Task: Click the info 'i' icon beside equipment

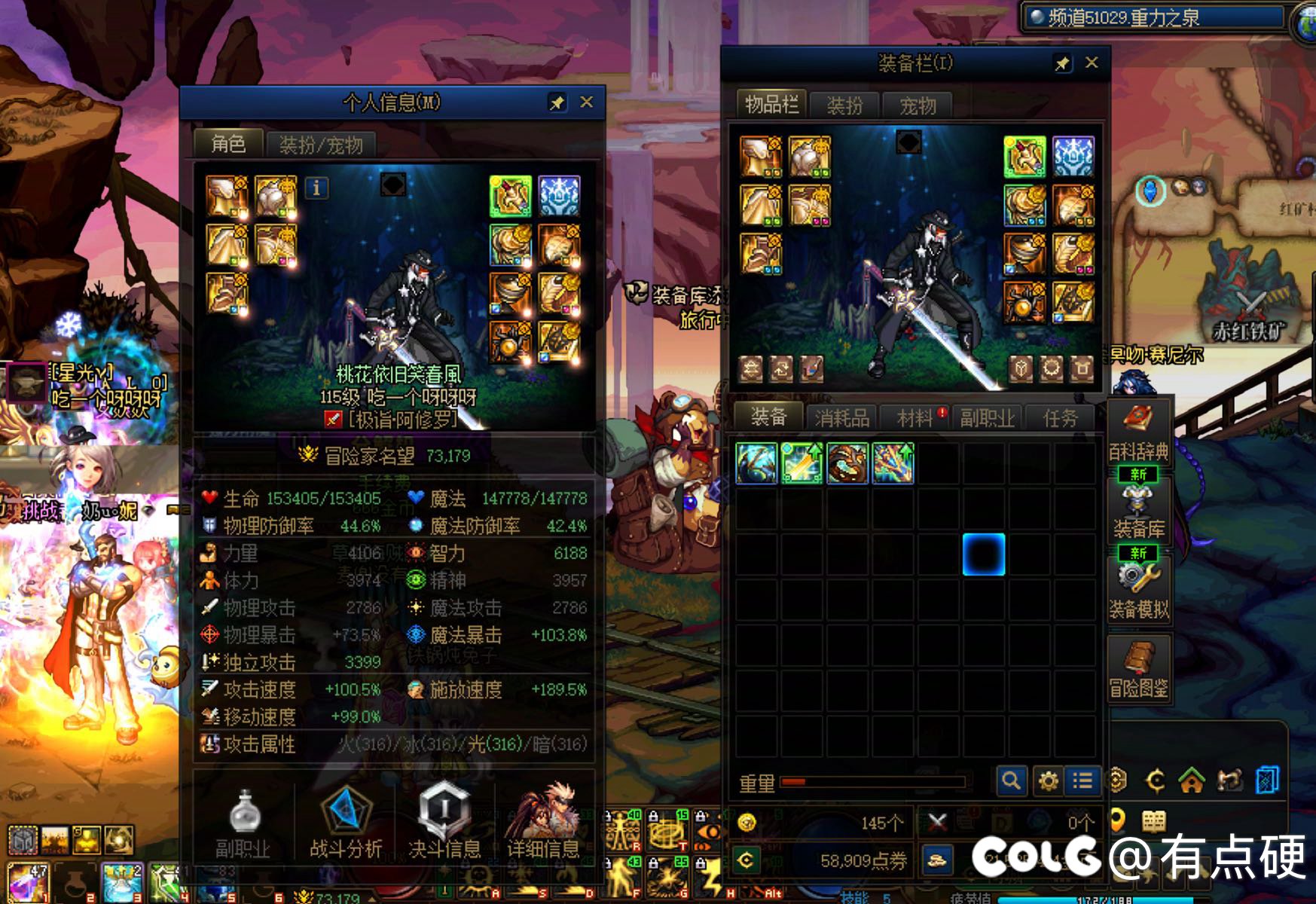Action: [316, 188]
